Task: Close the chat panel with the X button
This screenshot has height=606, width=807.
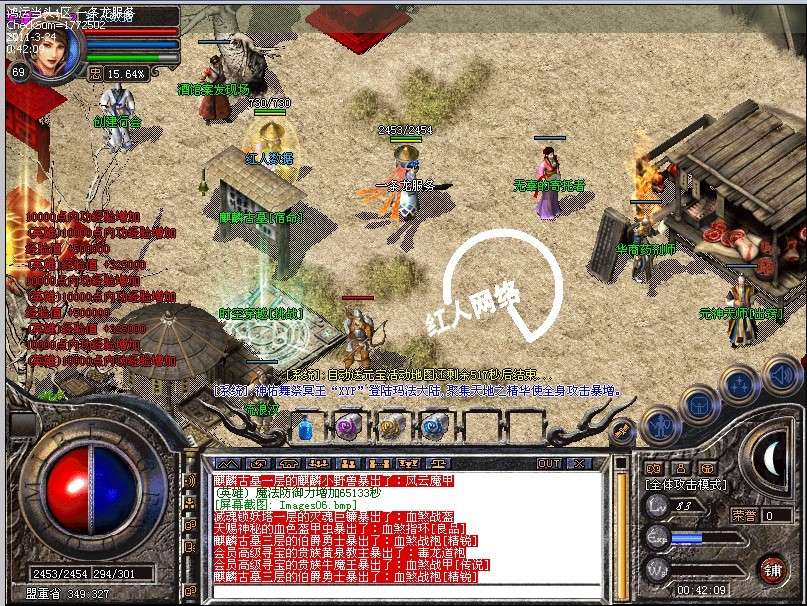Action: point(577,463)
